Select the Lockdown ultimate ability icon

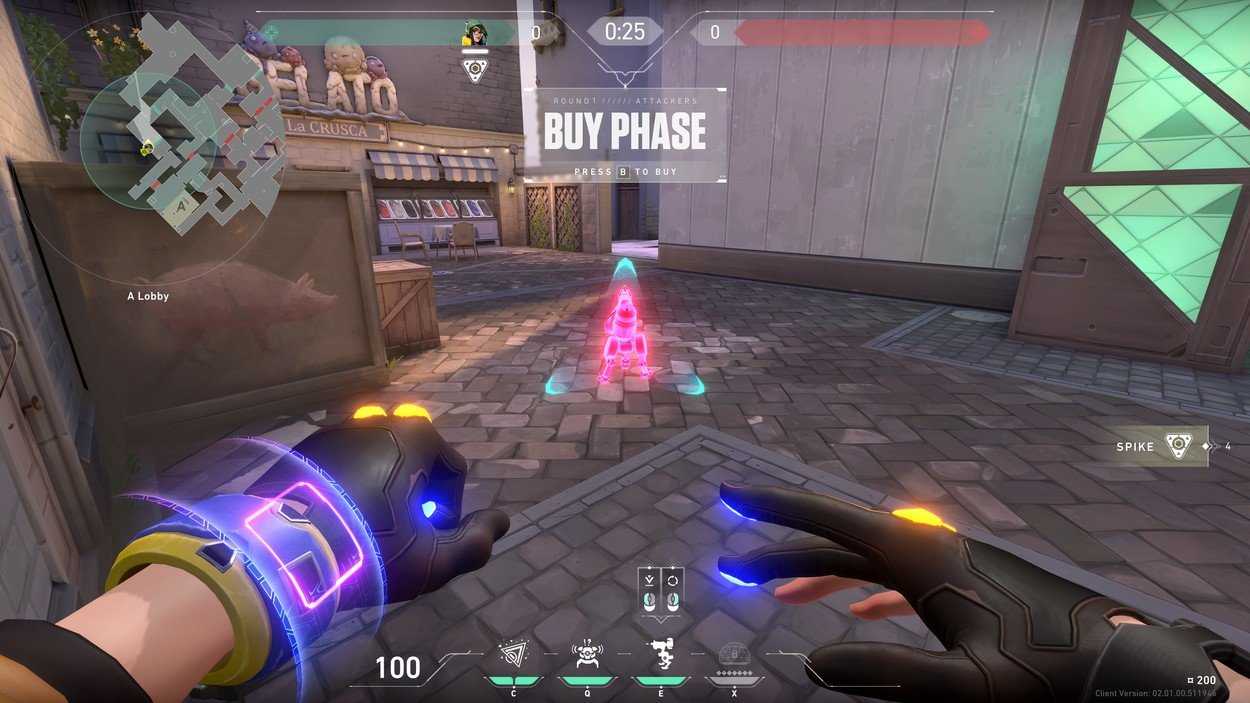734,655
